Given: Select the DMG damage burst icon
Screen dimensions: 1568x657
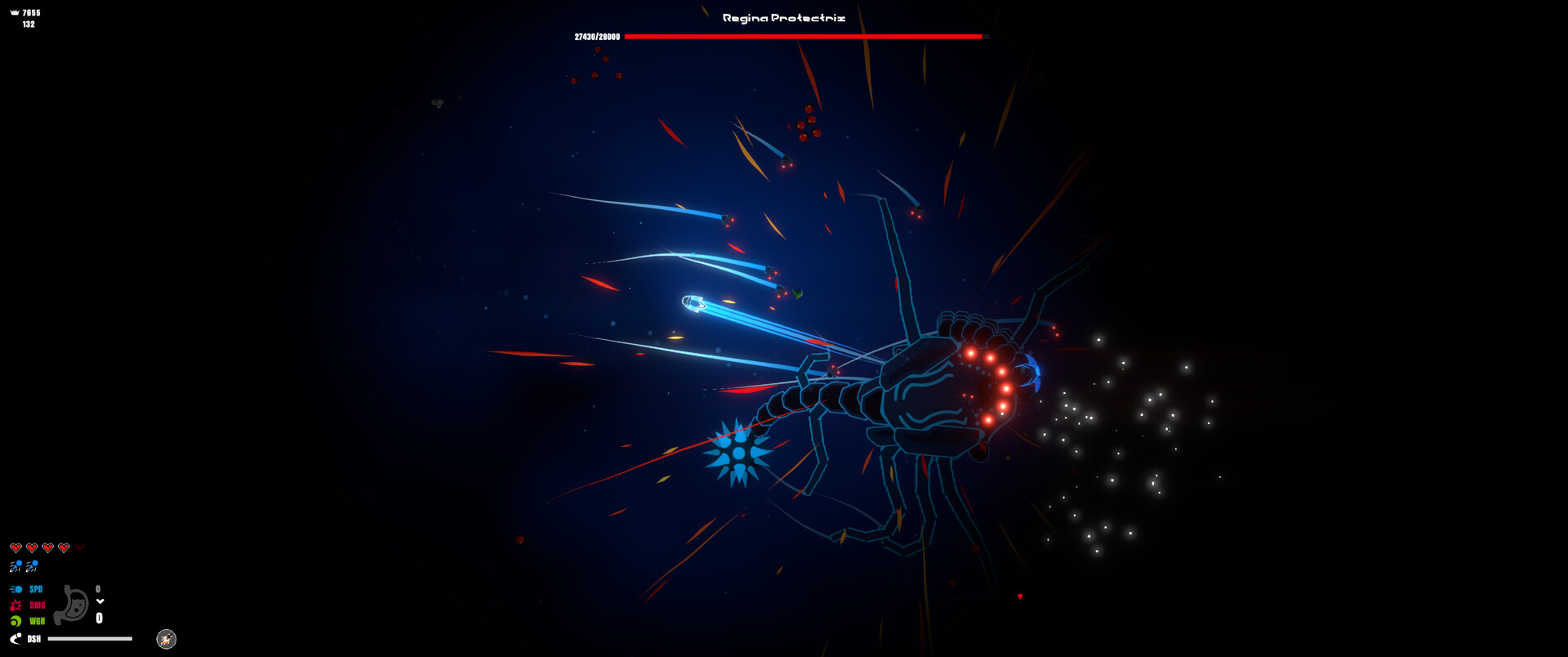Looking at the screenshot, I should coord(16,606).
